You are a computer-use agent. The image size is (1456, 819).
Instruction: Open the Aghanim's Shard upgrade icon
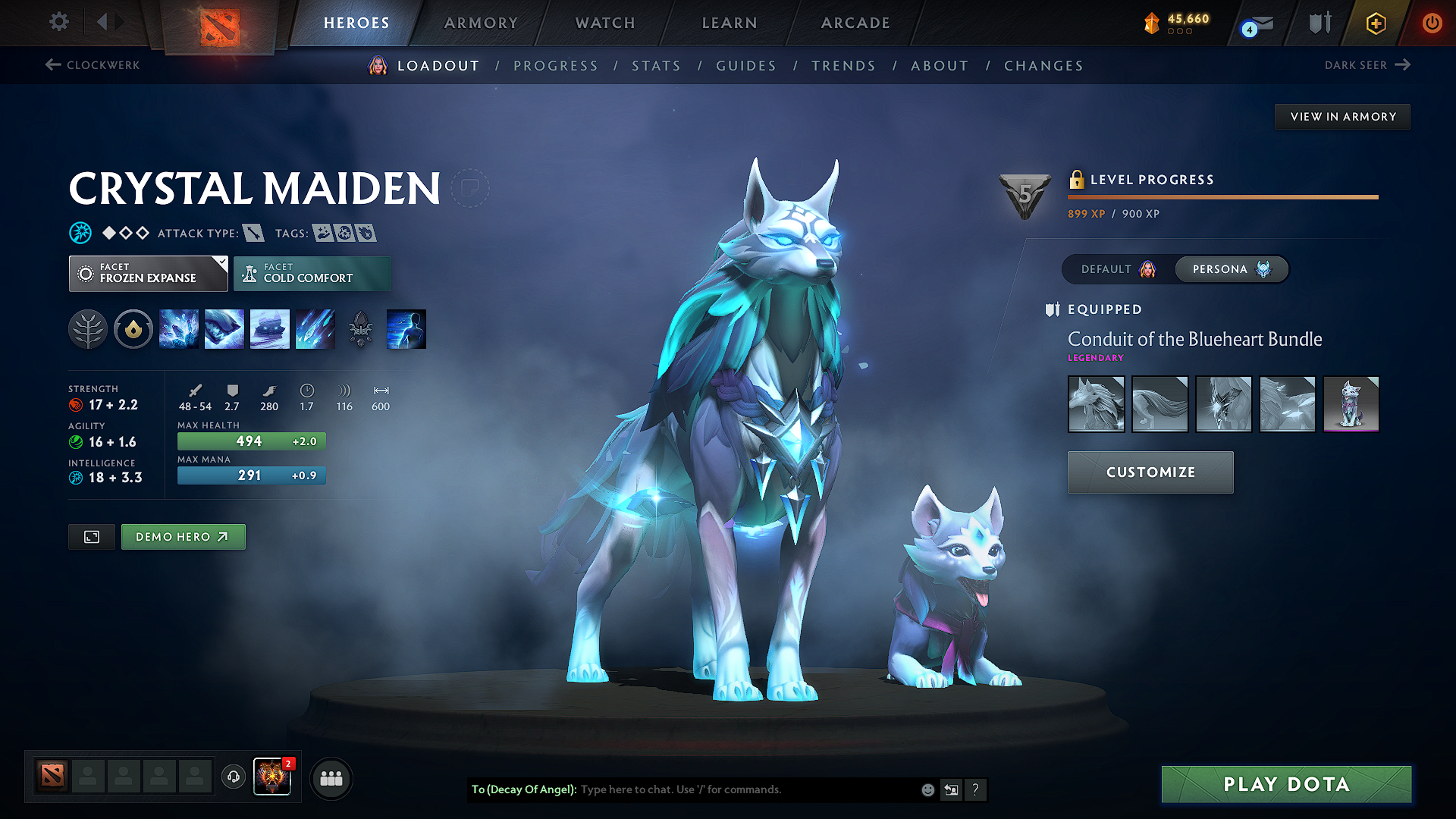(361, 328)
